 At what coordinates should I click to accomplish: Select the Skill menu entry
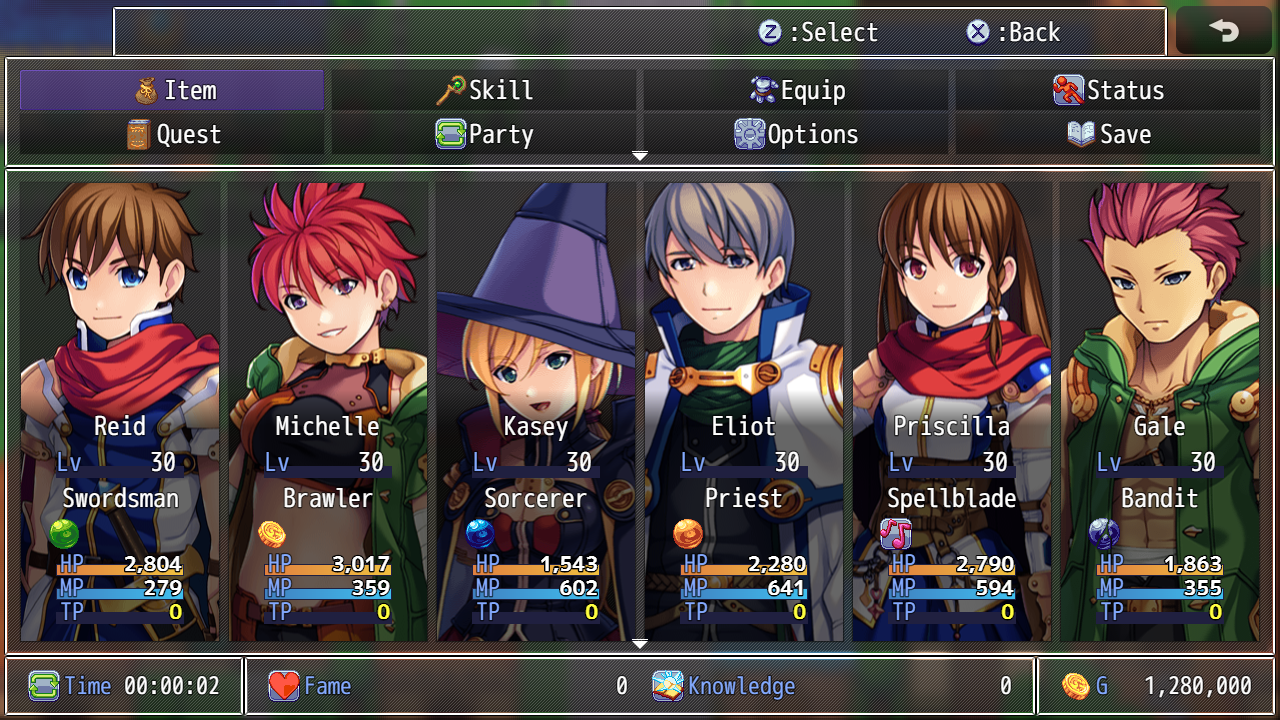[484, 90]
